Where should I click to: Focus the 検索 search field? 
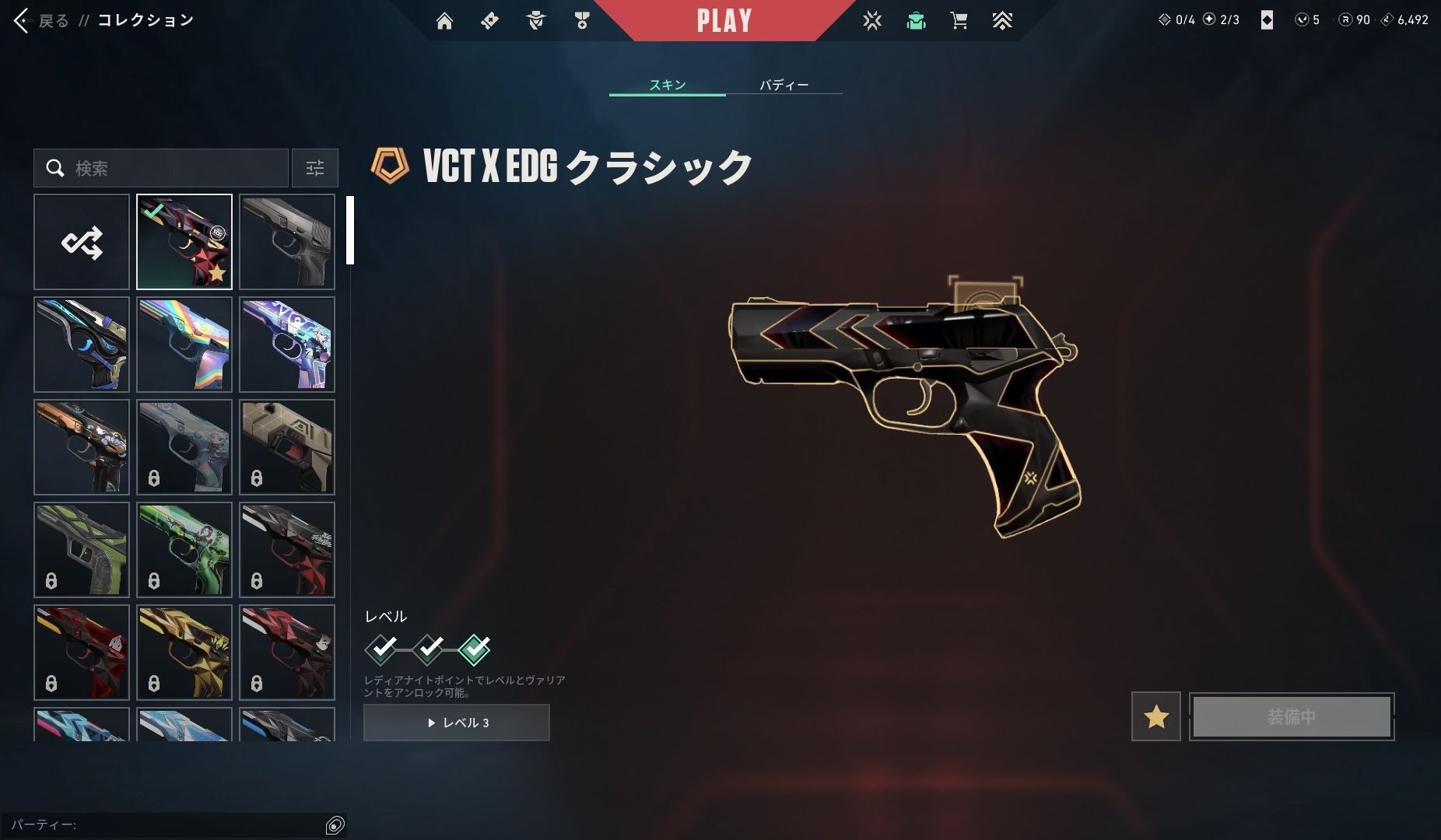click(171, 168)
